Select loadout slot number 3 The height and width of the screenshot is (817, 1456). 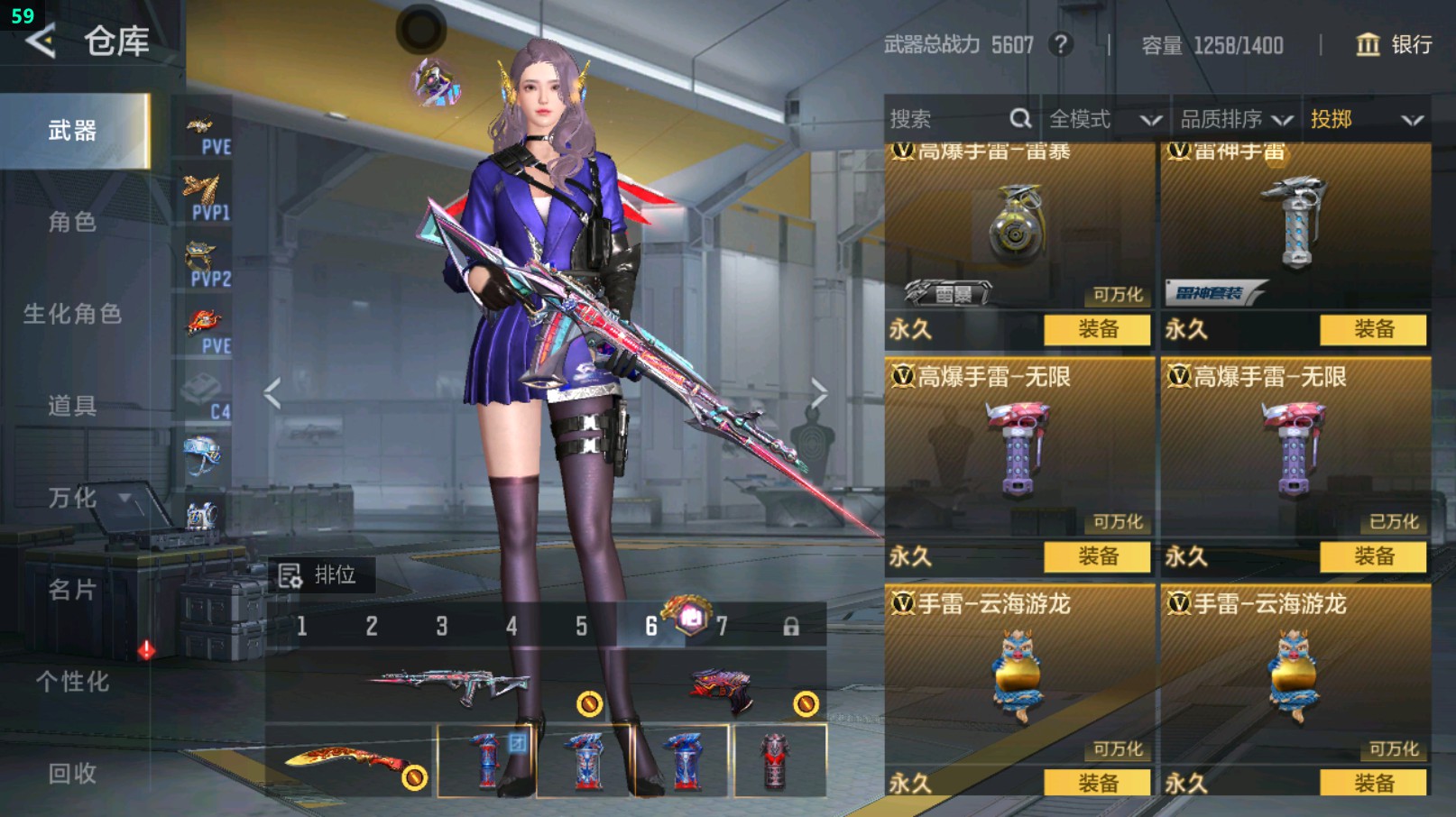point(442,626)
